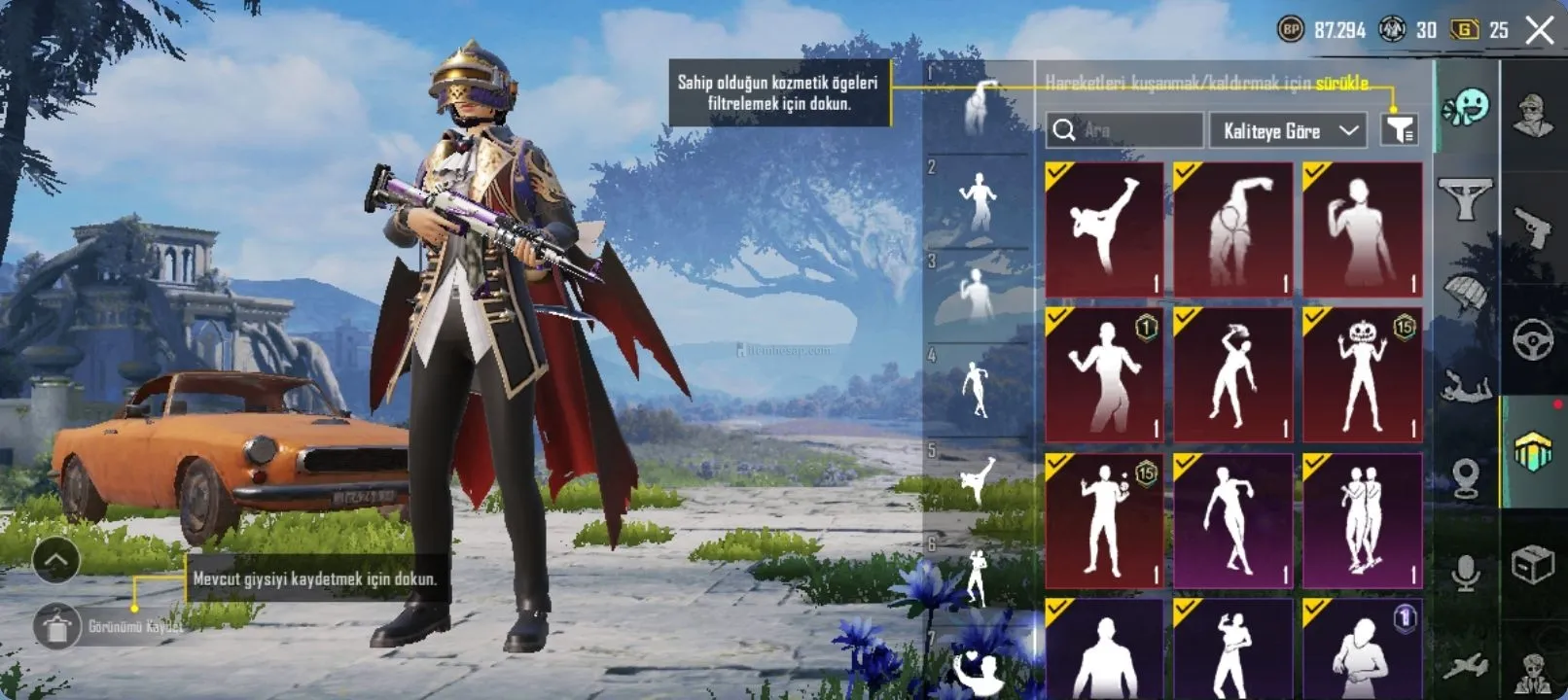Switch to the steering wheel vehicle tab
Image resolution: width=1568 pixels, height=700 pixels.
pyautogui.click(x=1533, y=339)
